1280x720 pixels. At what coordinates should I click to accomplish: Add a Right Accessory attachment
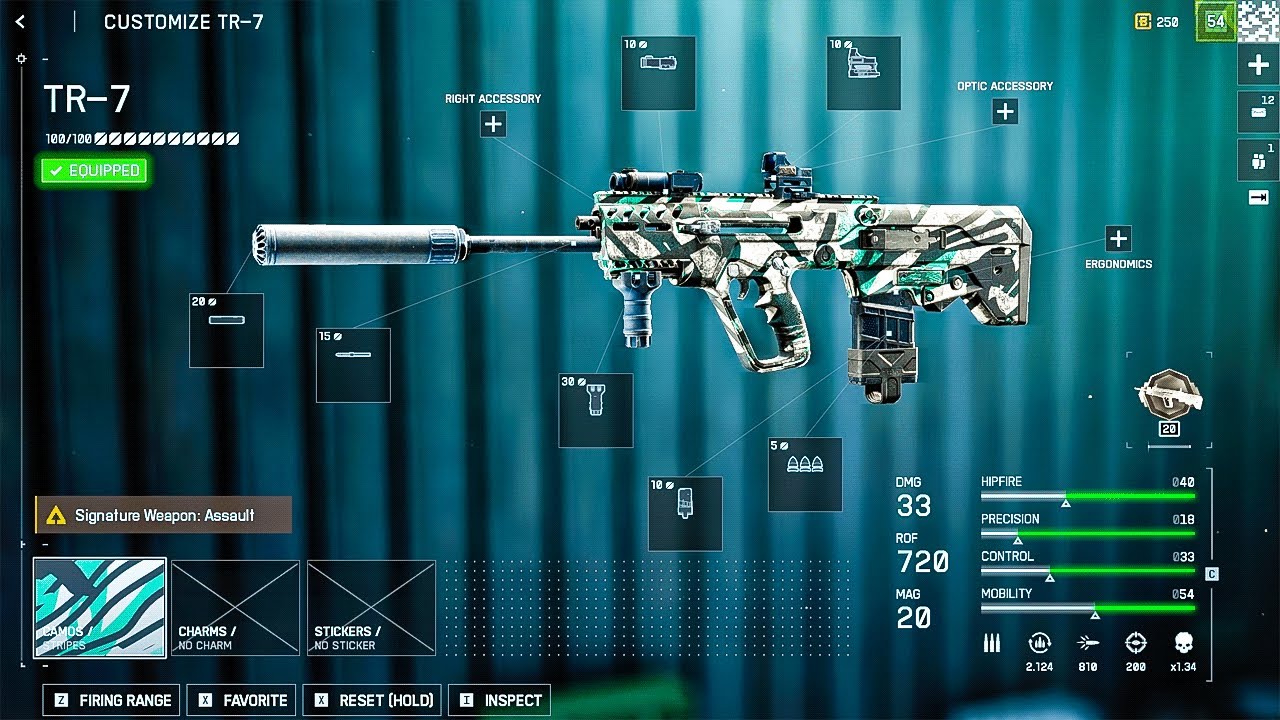coord(493,124)
